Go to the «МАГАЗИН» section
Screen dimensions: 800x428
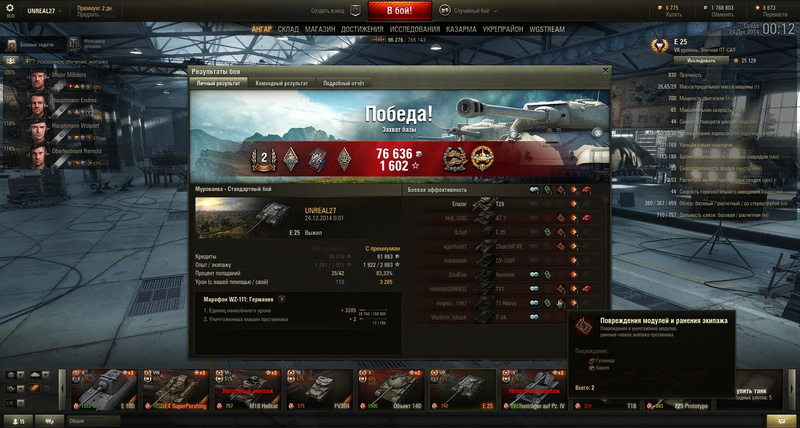coord(320,30)
